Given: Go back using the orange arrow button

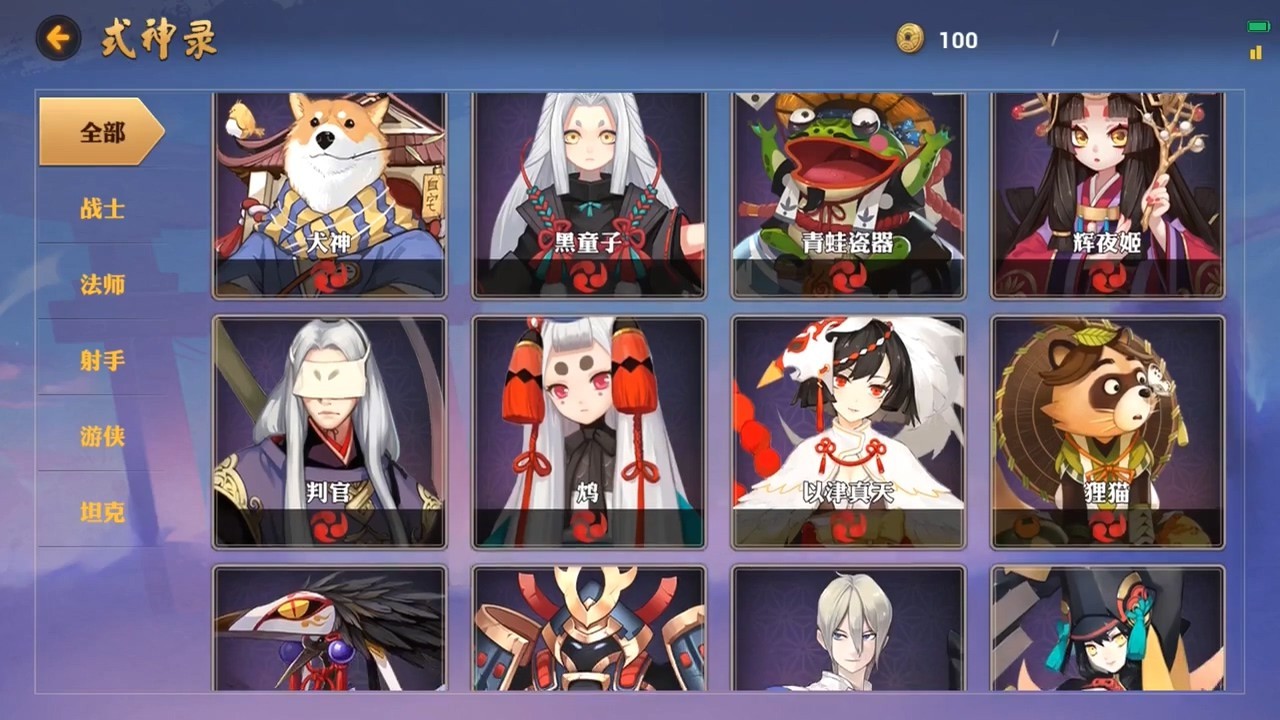Looking at the screenshot, I should [x=58, y=39].
